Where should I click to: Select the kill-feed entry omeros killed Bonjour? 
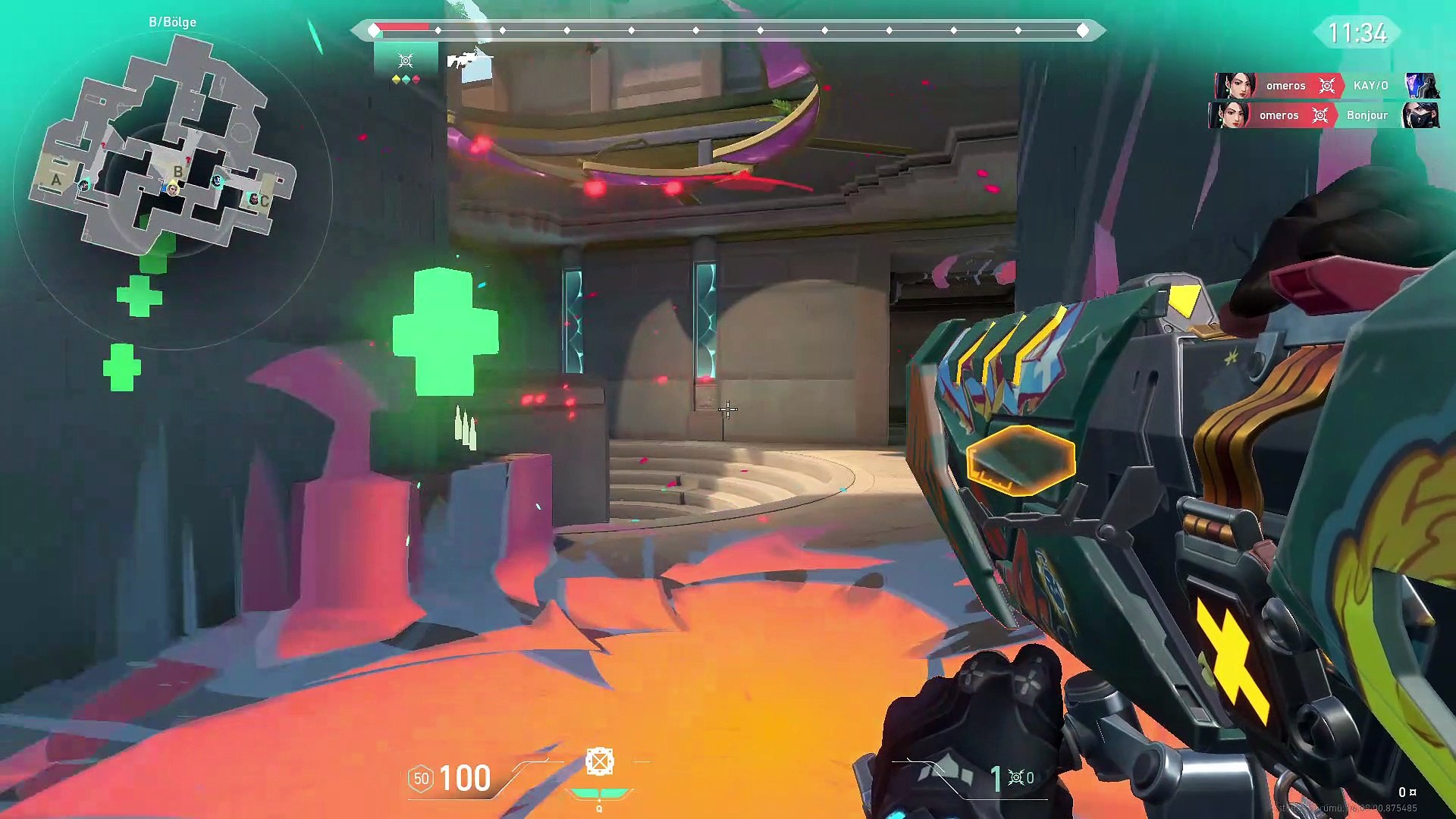(x=1324, y=115)
